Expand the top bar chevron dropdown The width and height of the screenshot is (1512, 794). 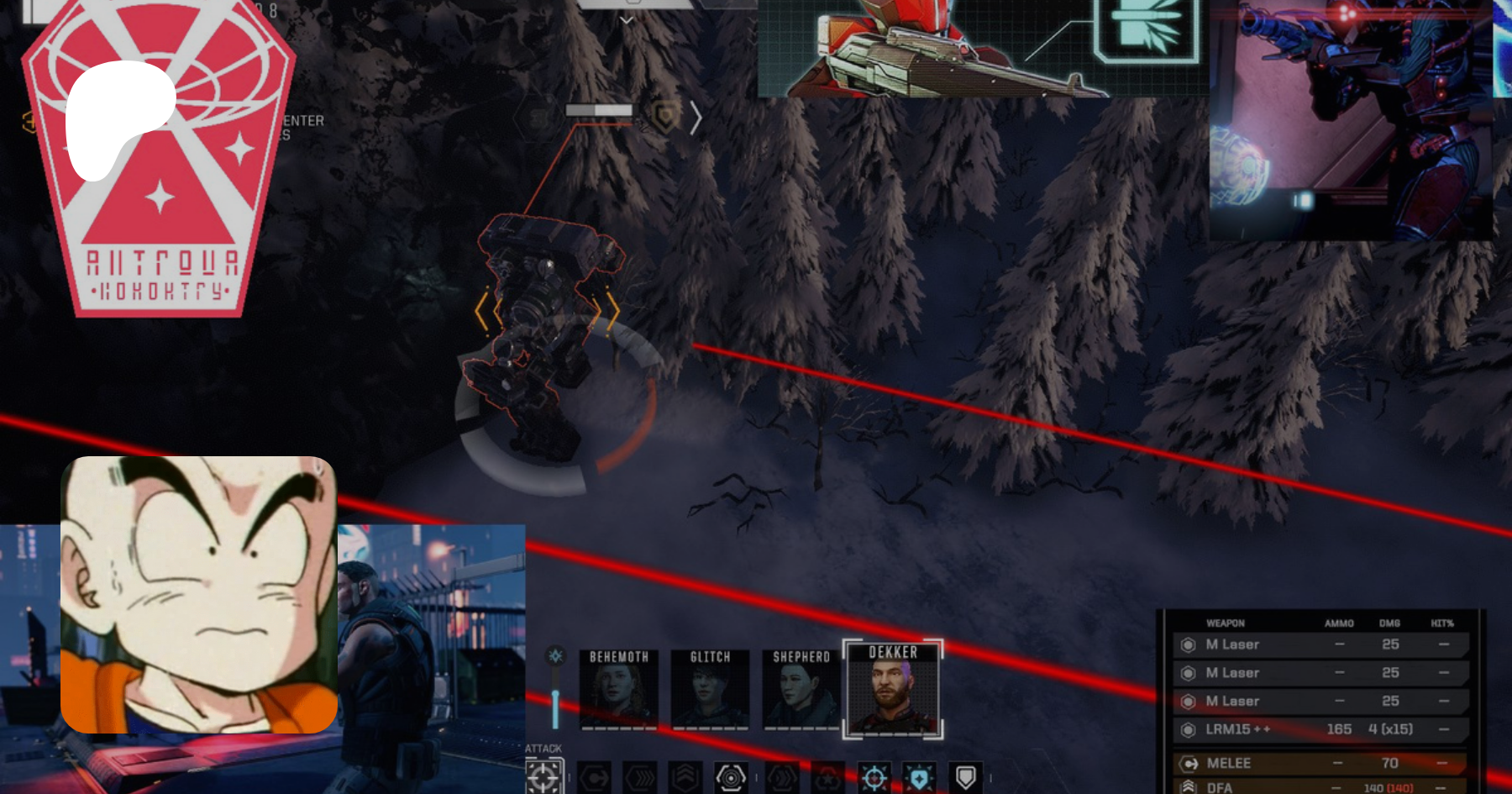tap(627, 20)
